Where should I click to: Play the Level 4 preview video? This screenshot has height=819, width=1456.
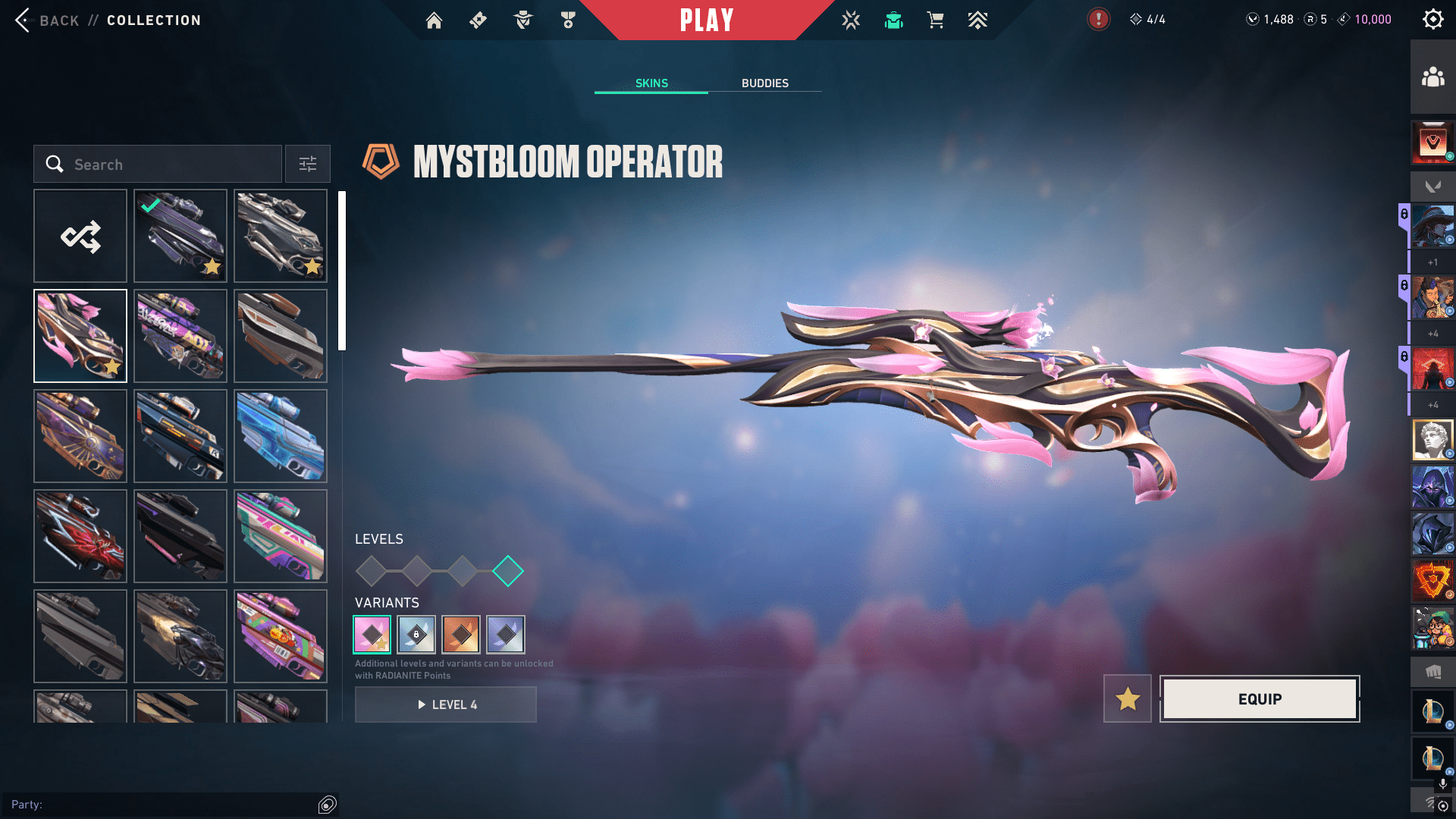click(446, 704)
